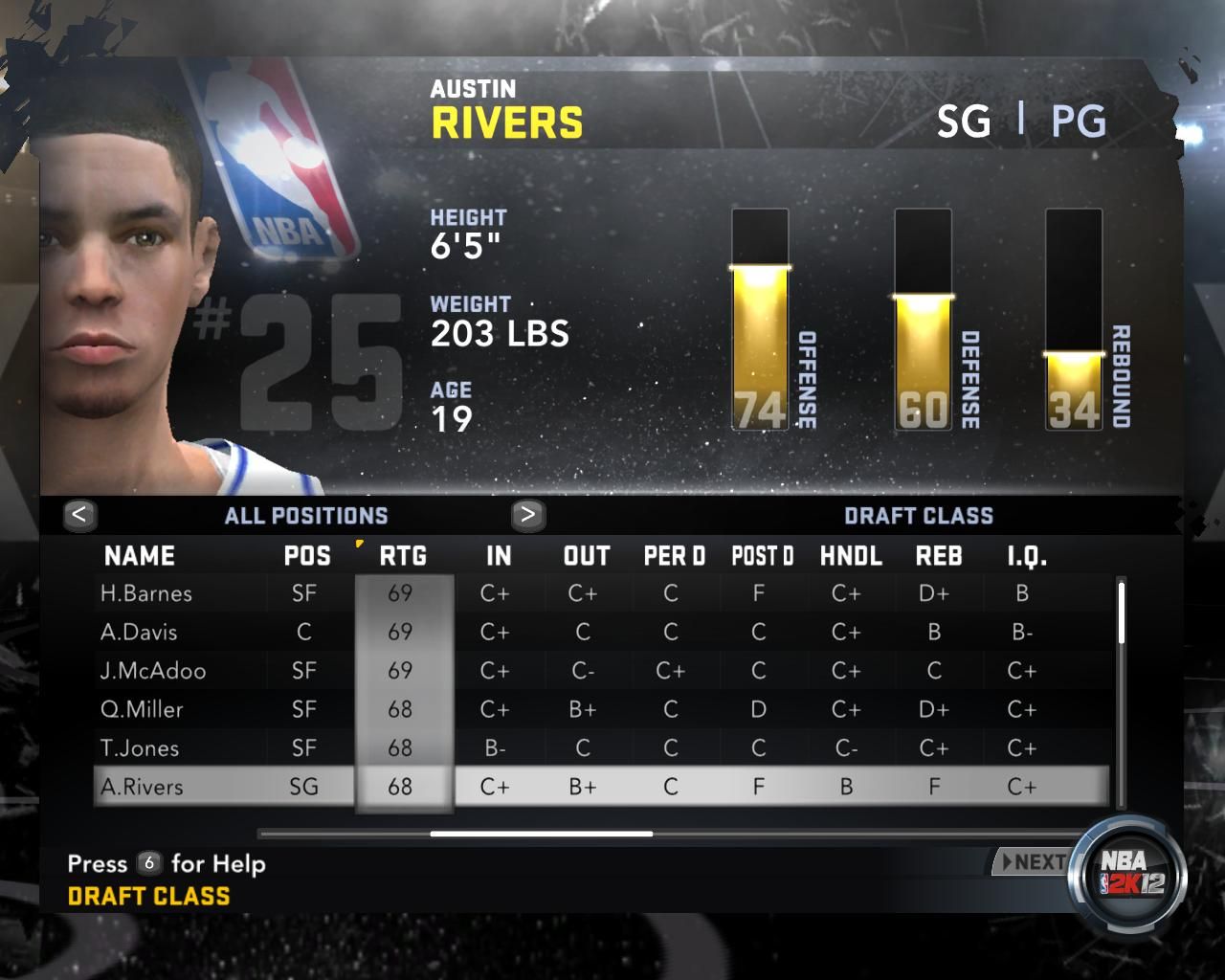The height and width of the screenshot is (980, 1225).
Task: Choose J.McAdoo from the draft list
Action: point(153,671)
